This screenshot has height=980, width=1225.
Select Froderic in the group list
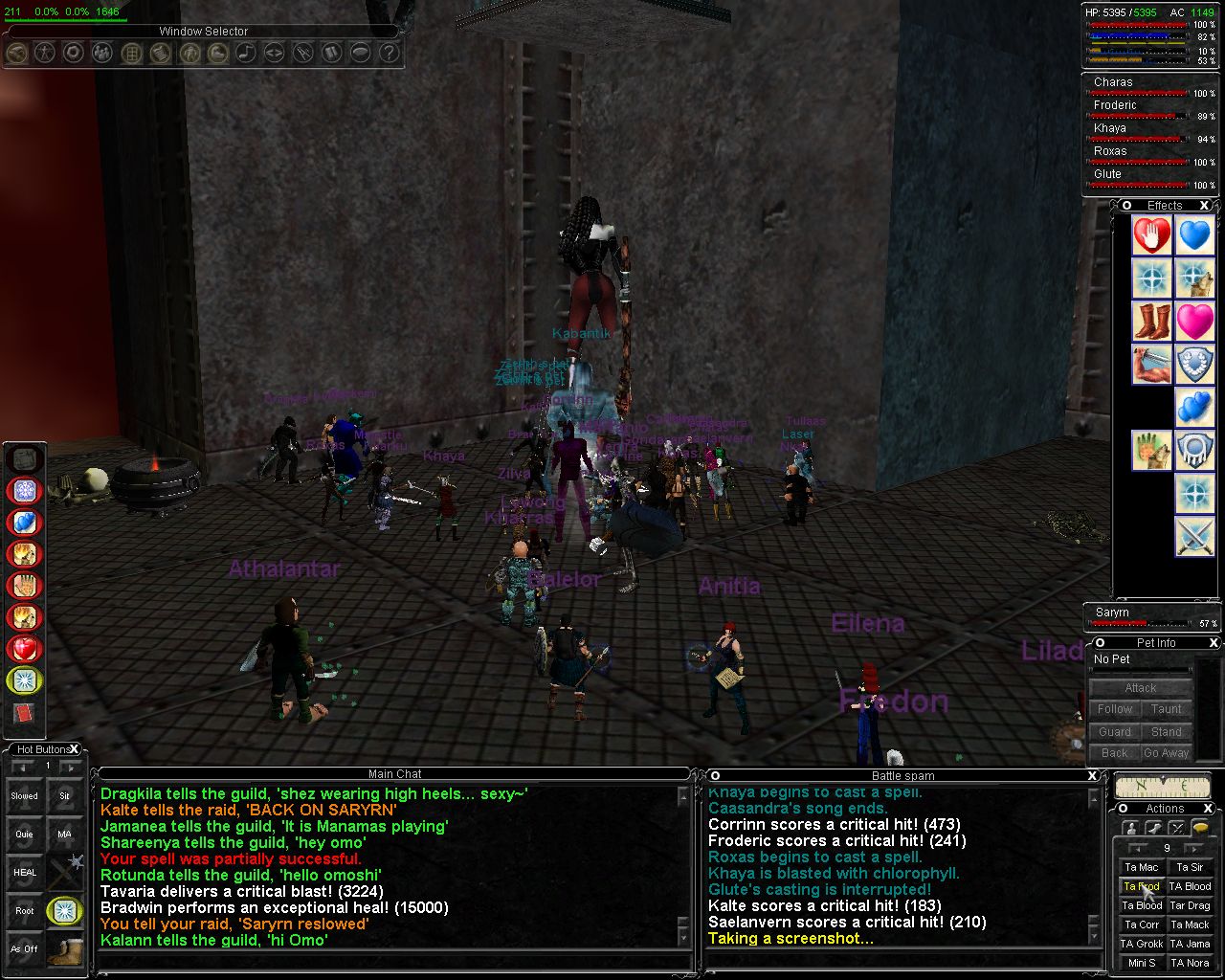[x=1116, y=105]
